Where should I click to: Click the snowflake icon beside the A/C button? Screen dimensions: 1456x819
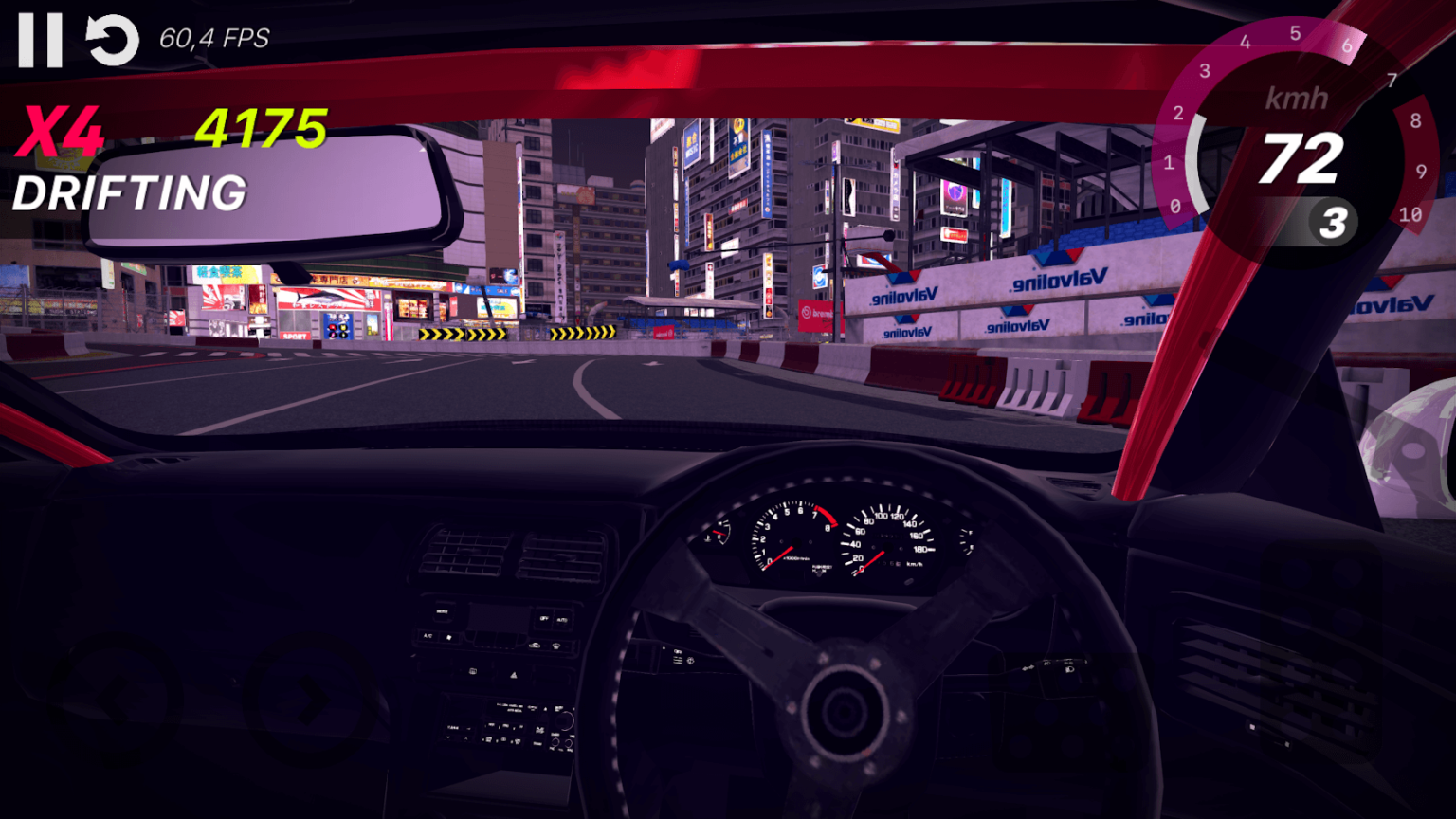[449, 637]
